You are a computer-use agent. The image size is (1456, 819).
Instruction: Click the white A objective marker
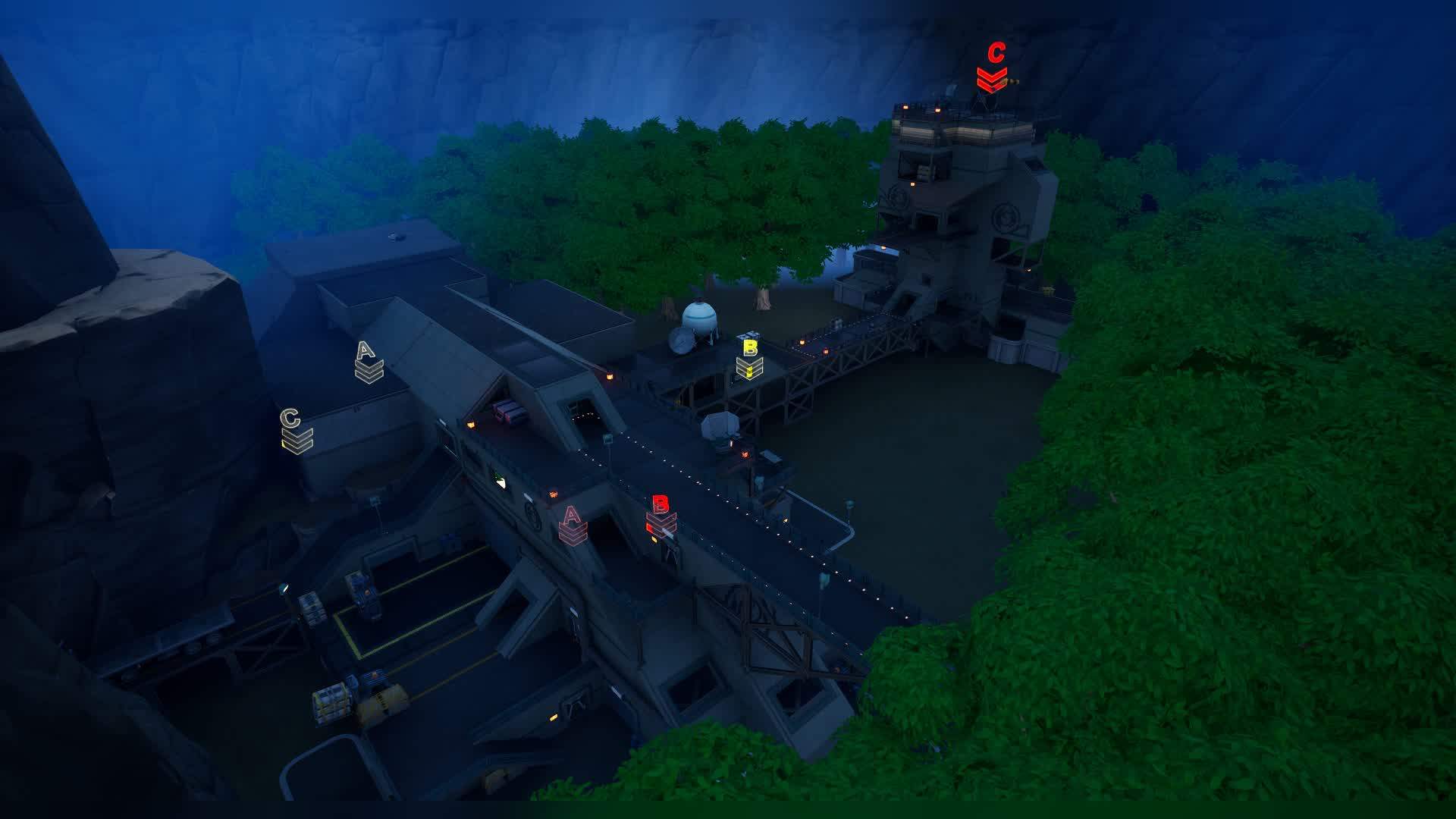368,362
